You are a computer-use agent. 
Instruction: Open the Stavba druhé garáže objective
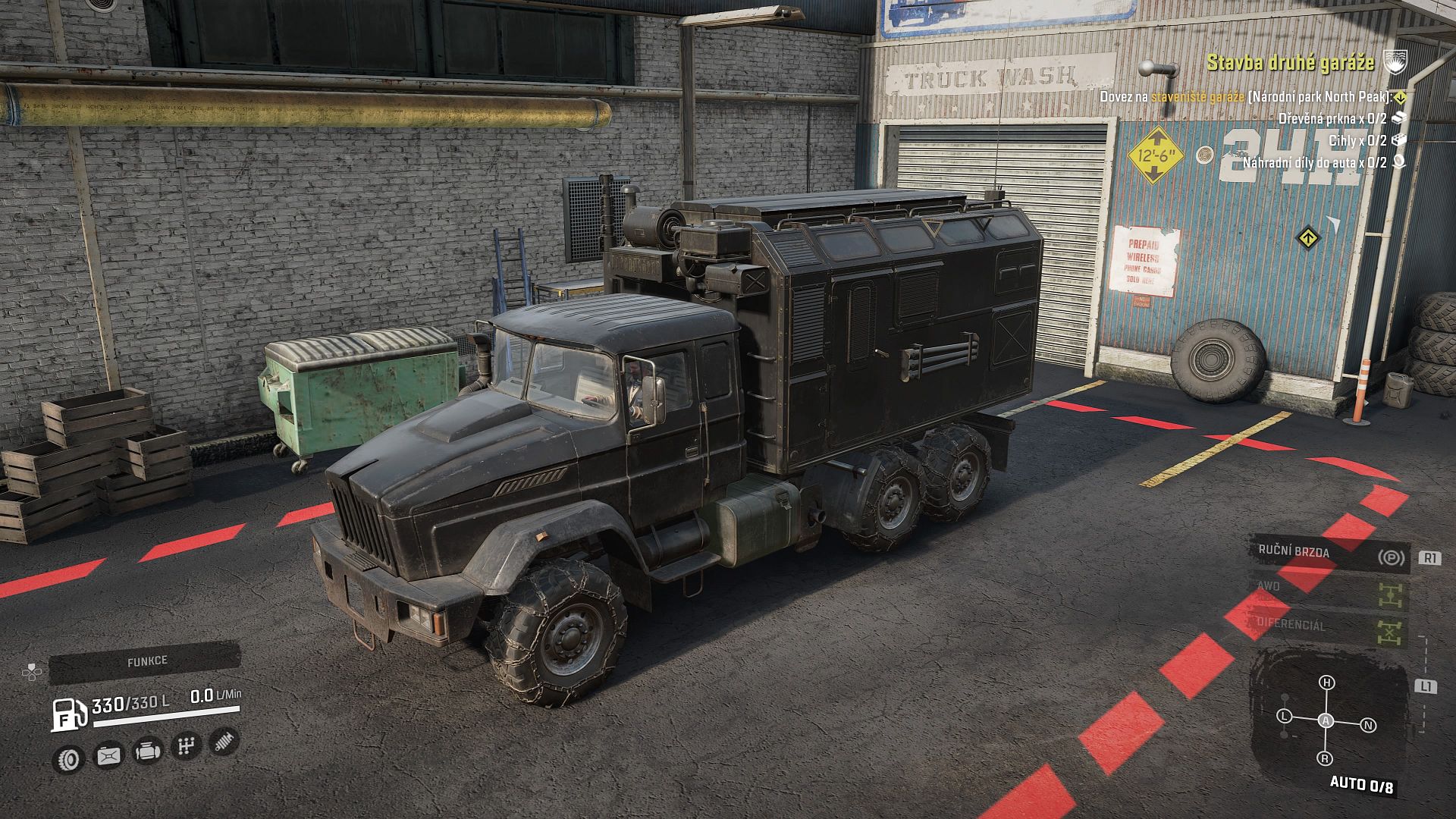[x=1290, y=62]
